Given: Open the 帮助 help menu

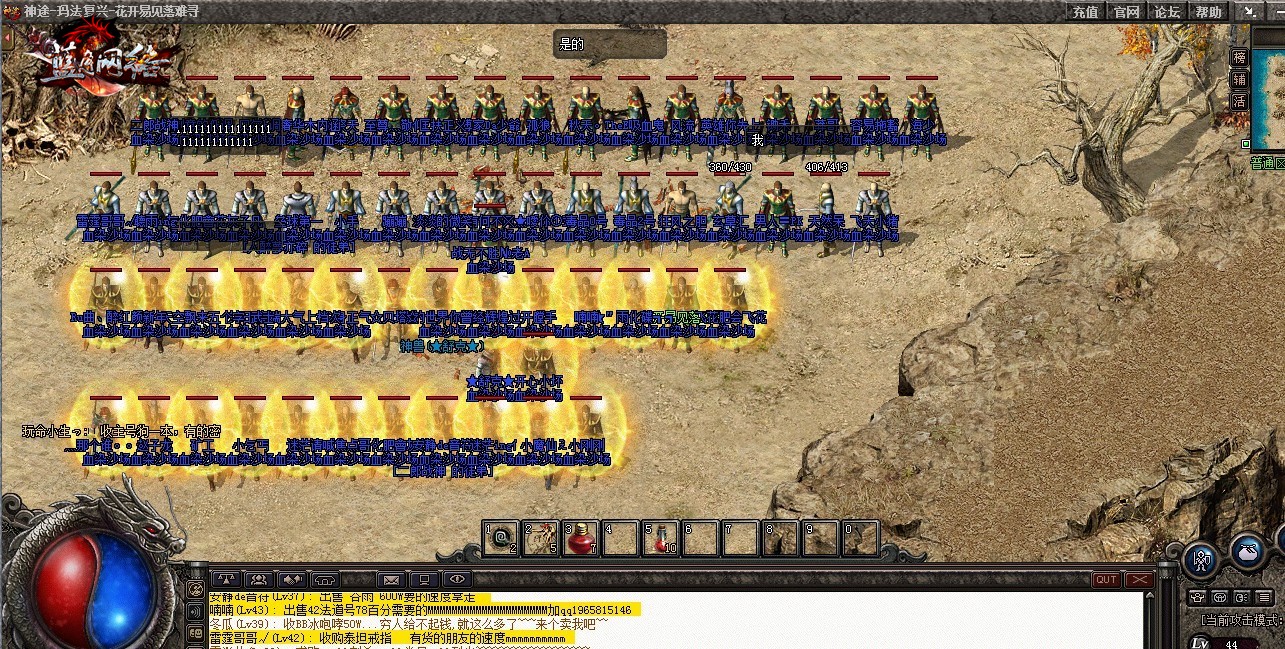Looking at the screenshot, I should [x=1208, y=12].
